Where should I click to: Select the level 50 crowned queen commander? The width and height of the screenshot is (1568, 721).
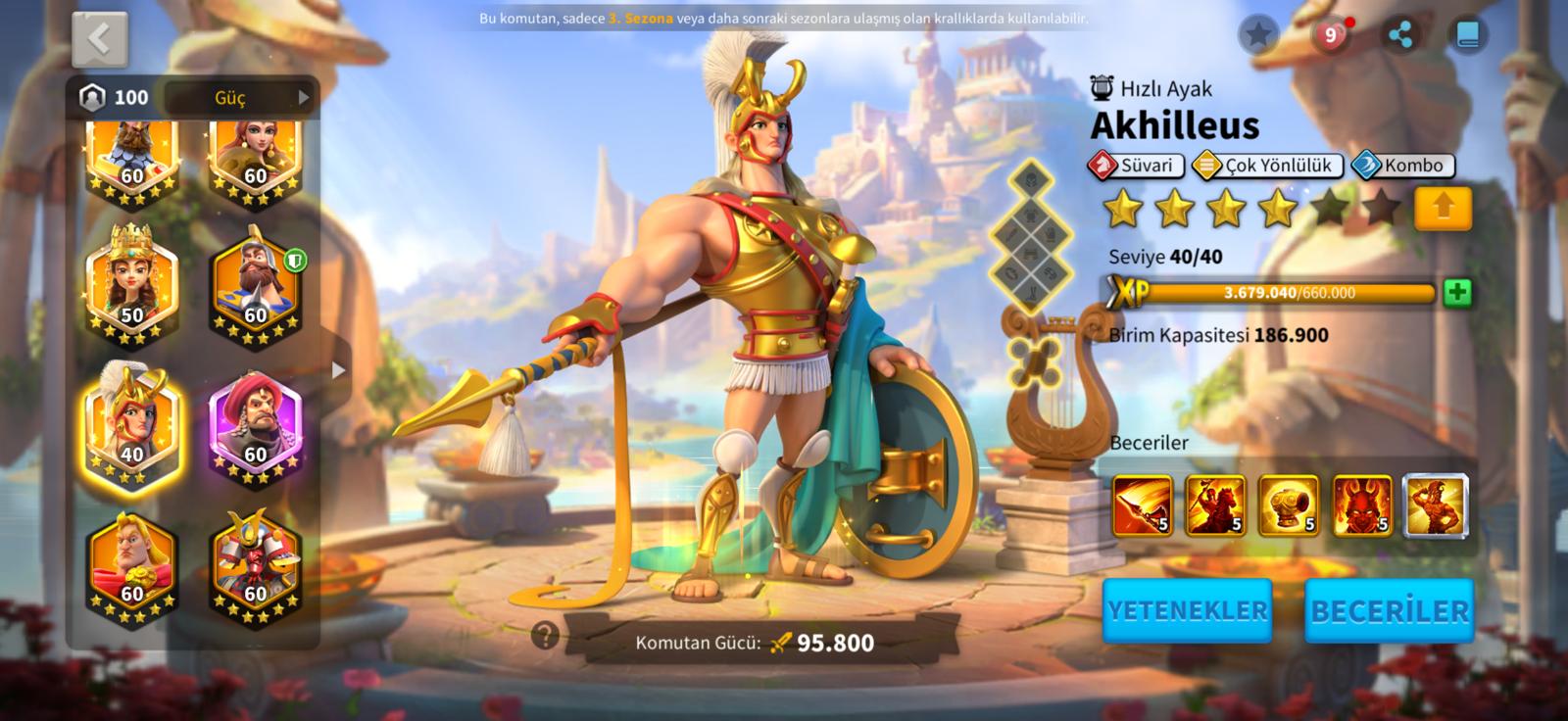[x=131, y=285]
